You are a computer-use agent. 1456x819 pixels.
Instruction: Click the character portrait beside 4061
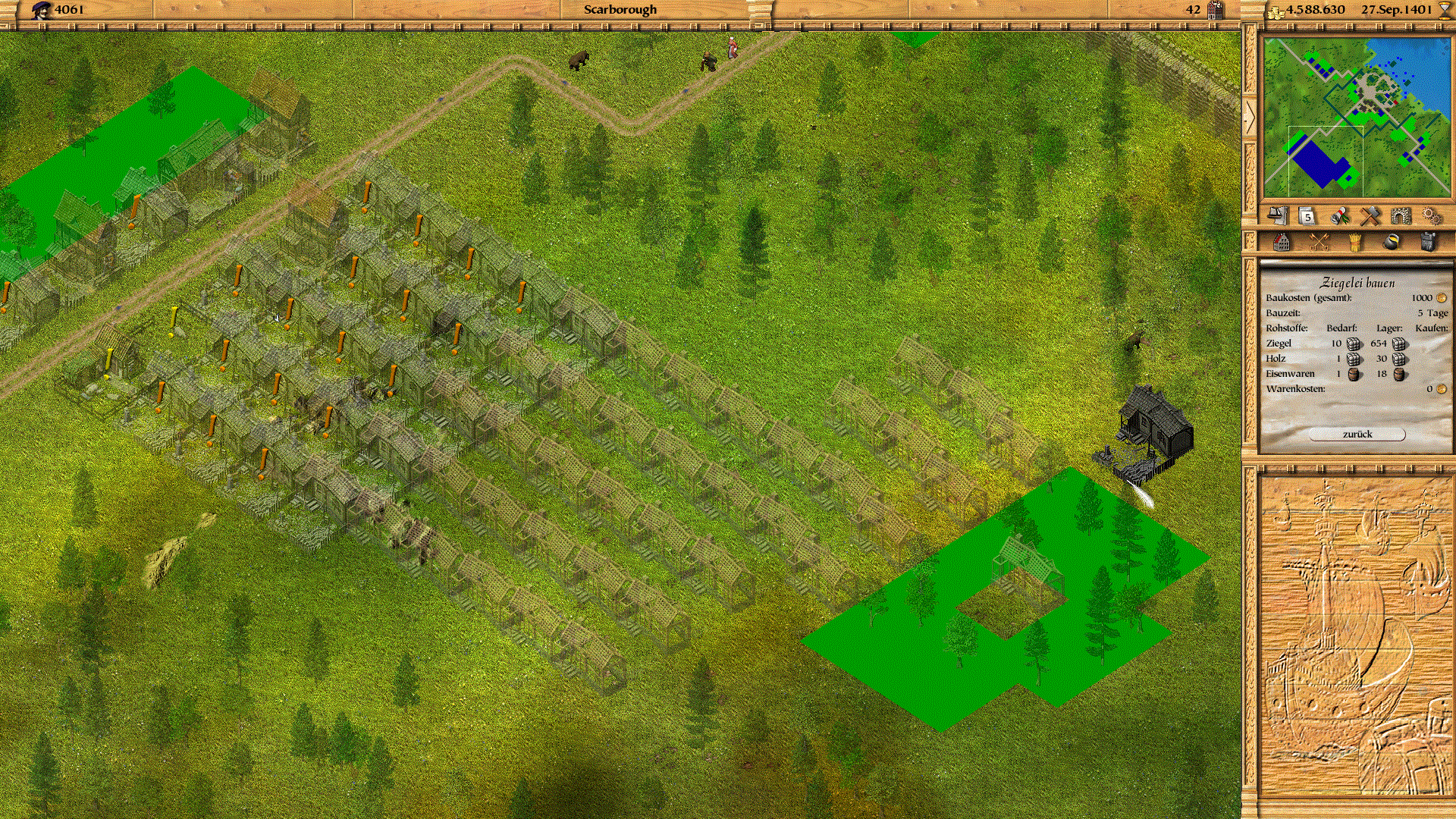(x=42, y=10)
